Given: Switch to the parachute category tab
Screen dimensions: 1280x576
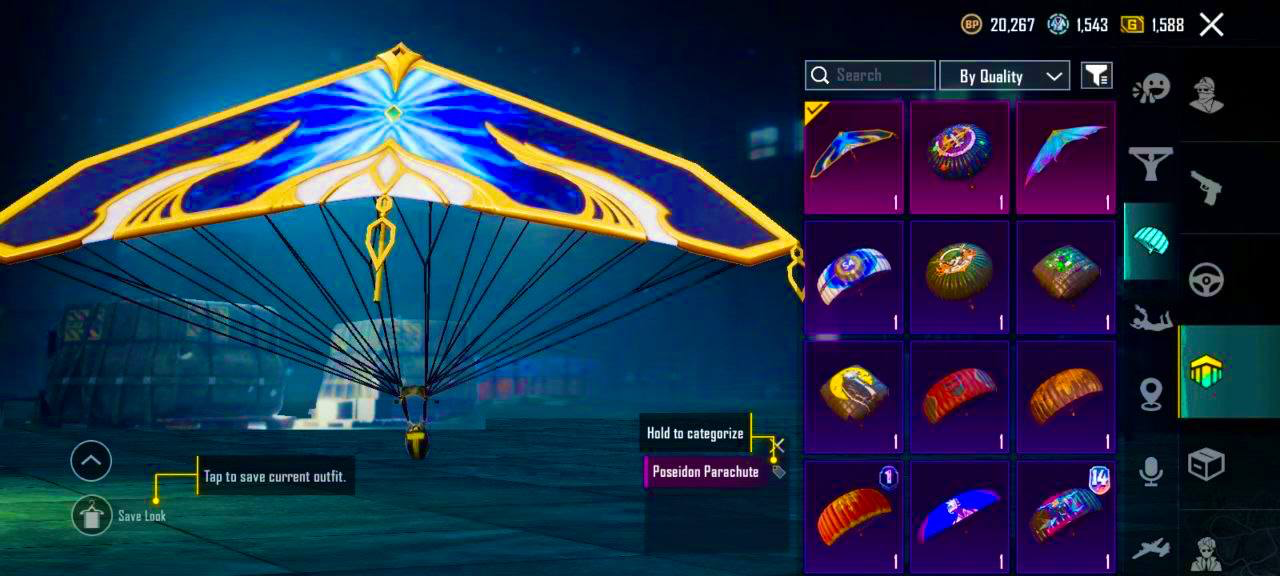Looking at the screenshot, I should (1151, 240).
